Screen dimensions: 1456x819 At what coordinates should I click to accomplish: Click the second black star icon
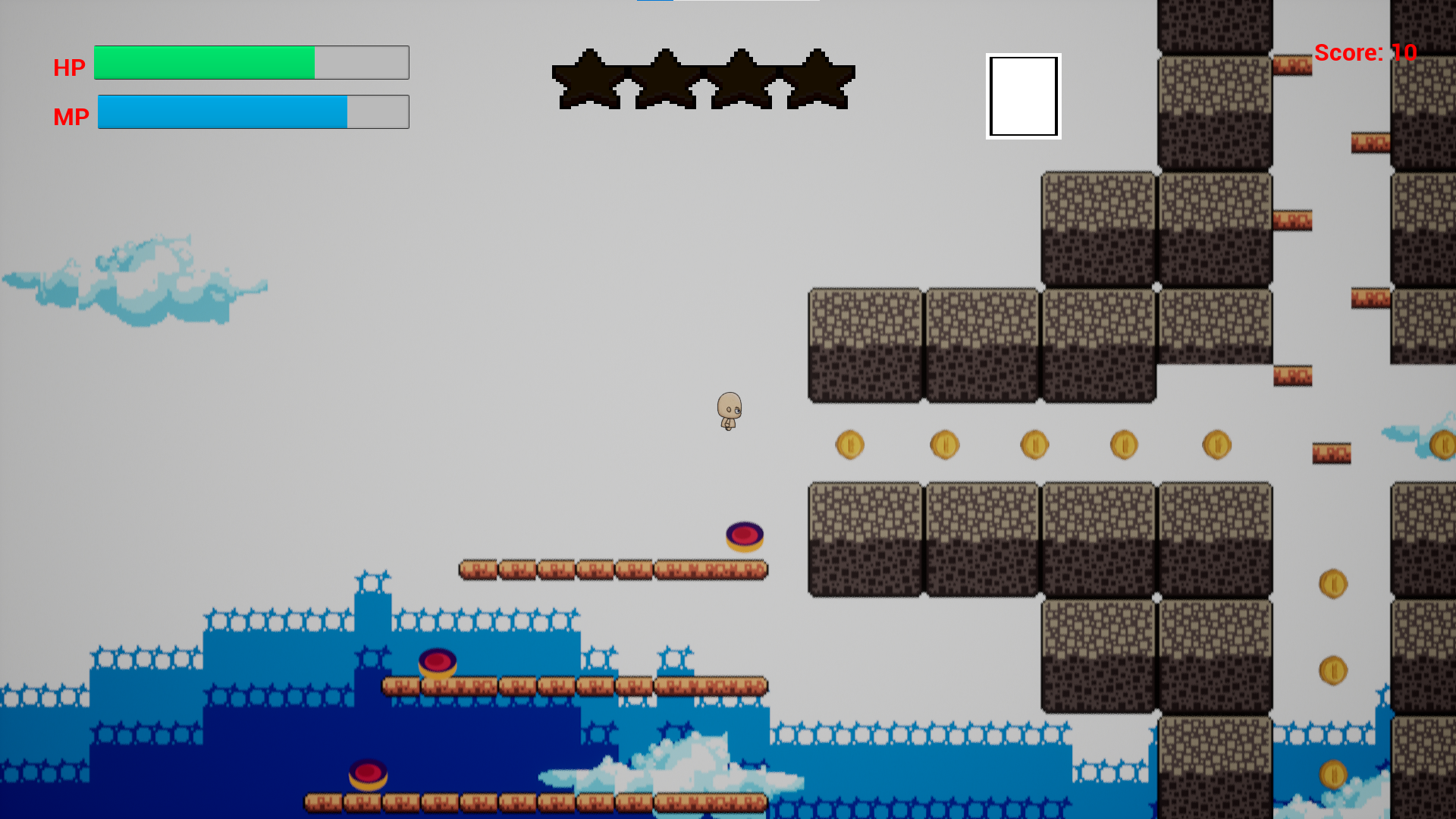click(x=665, y=78)
